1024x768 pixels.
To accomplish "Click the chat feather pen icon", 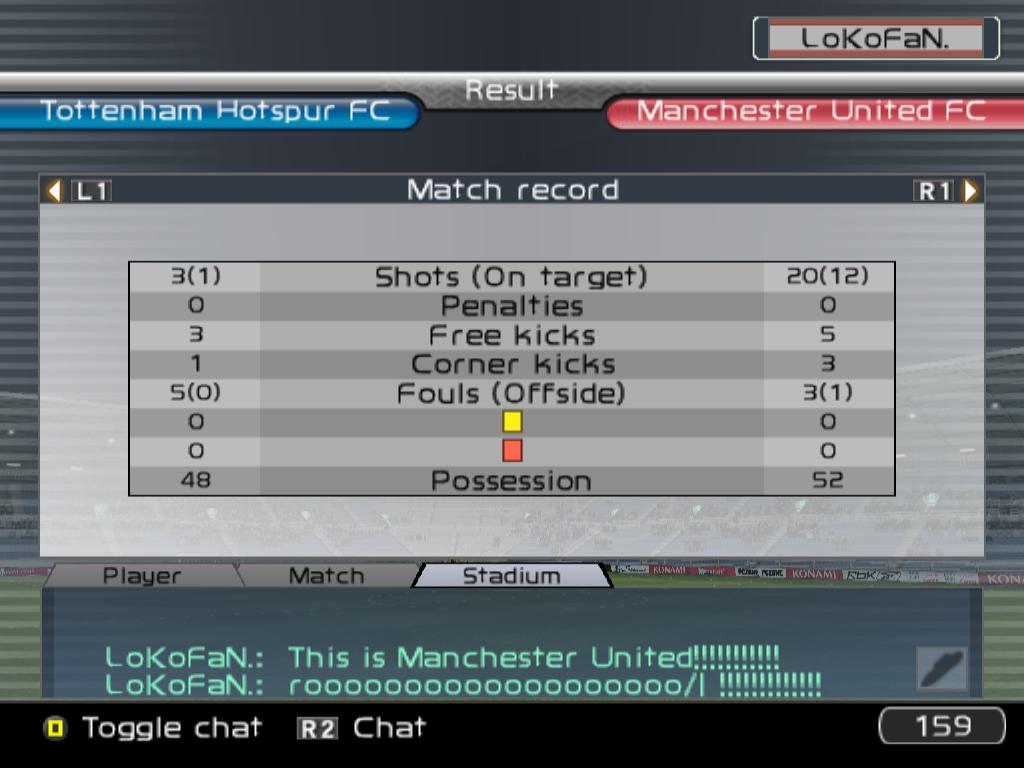I will (x=942, y=668).
